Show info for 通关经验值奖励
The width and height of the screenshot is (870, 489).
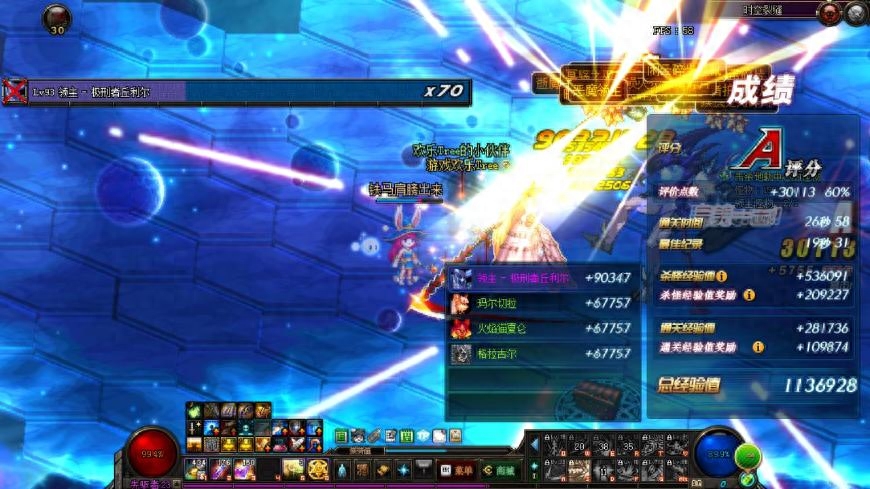pyautogui.click(x=757, y=347)
